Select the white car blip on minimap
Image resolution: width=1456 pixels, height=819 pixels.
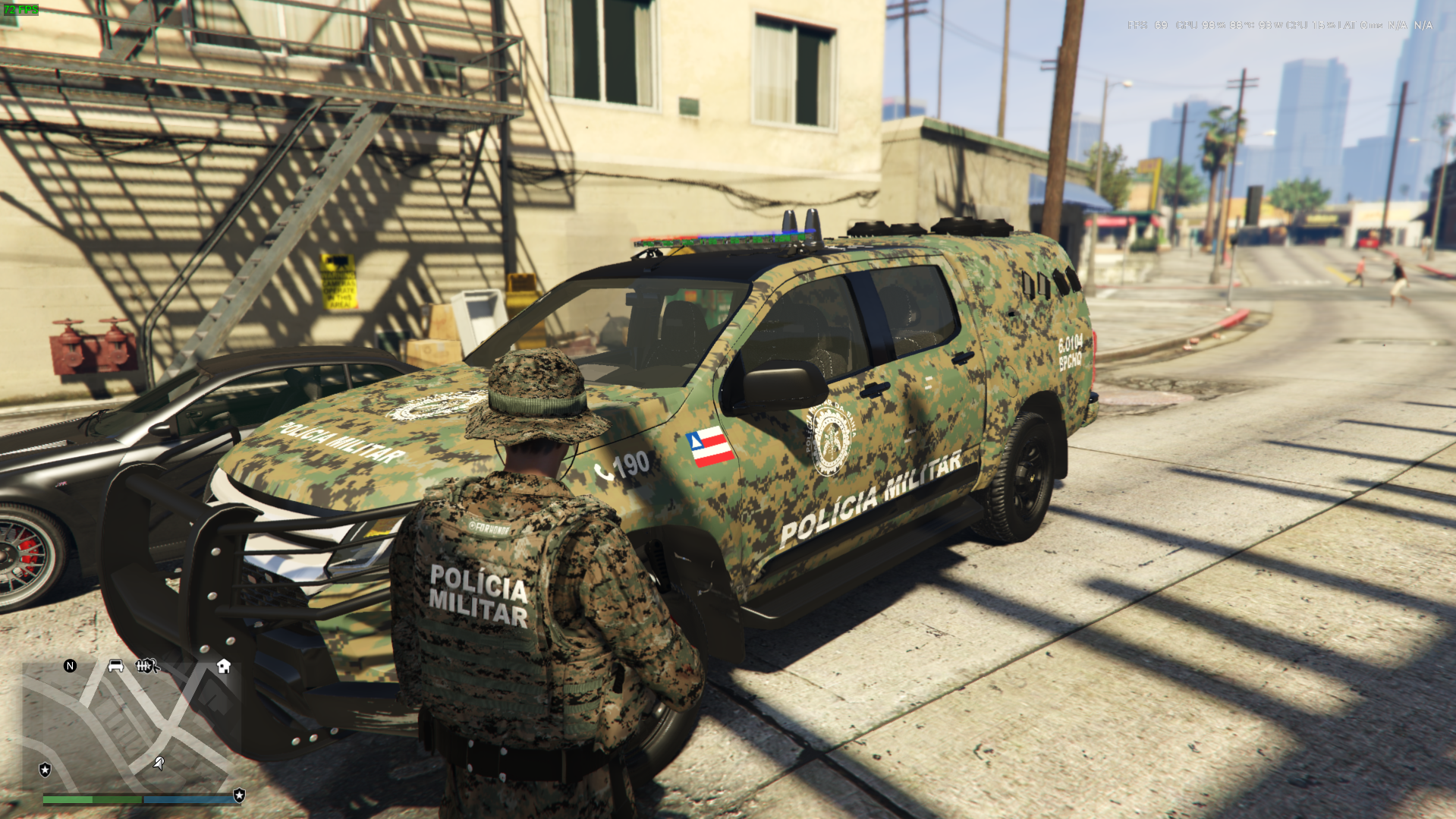click(x=115, y=666)
